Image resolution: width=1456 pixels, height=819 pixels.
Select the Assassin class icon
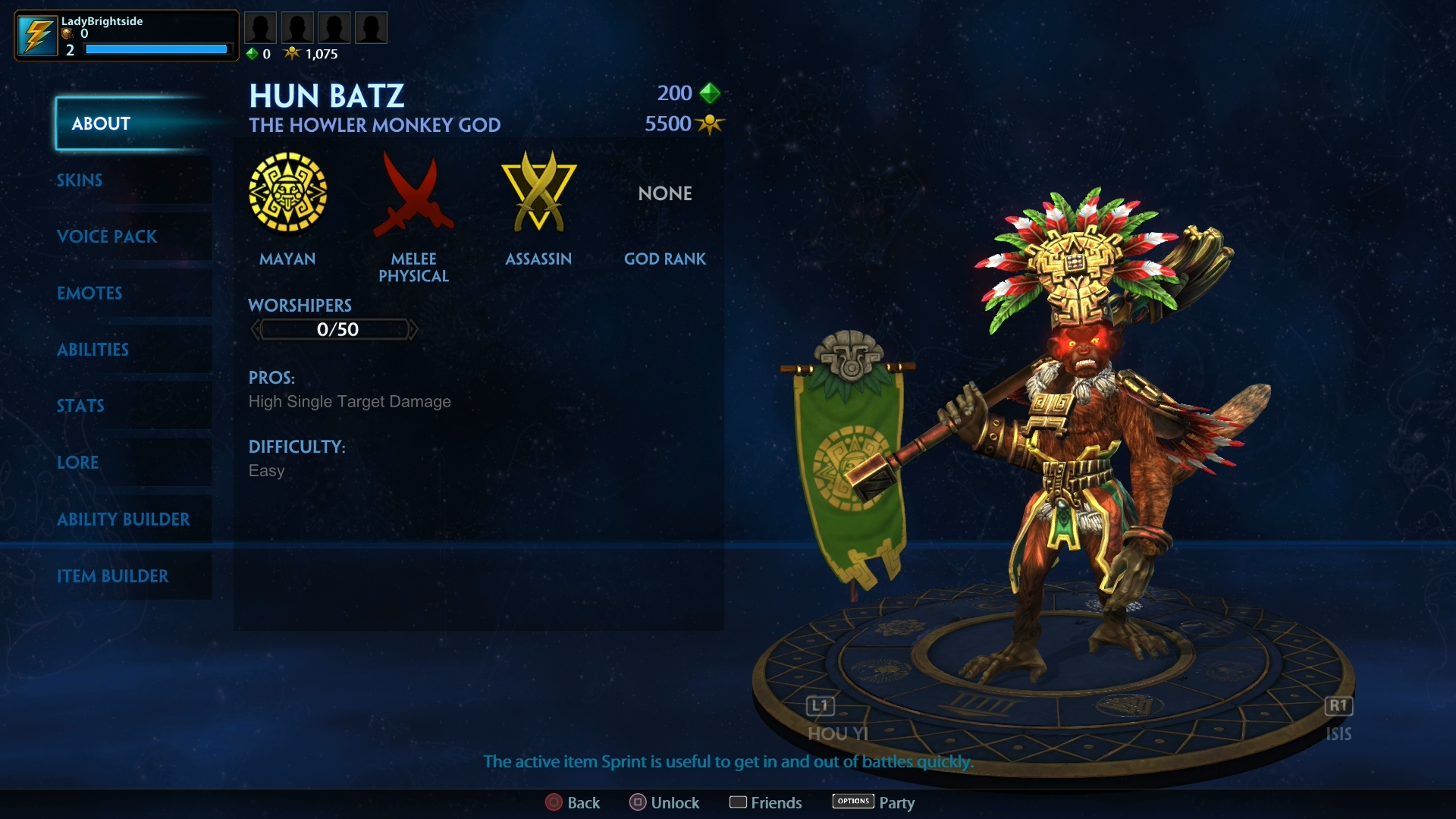(x=538, y=192)
